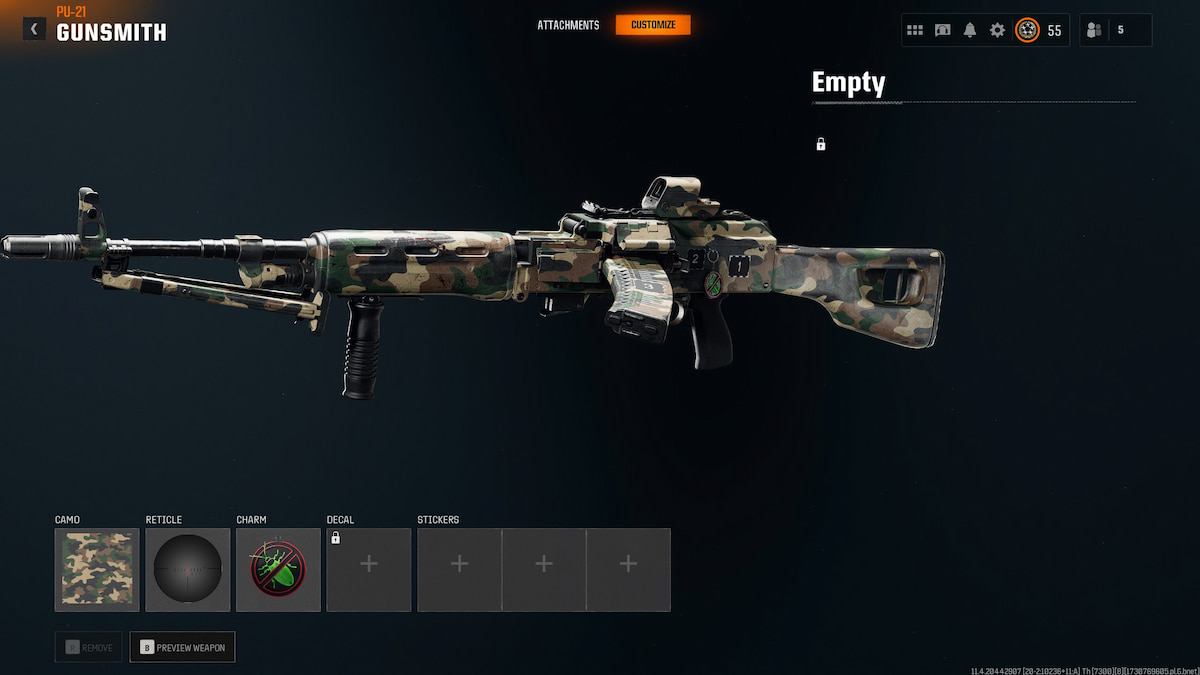Switch to the Attachments tab
Image resolution: width=1200 pixels, height=675 pixels.
[568, 25]
